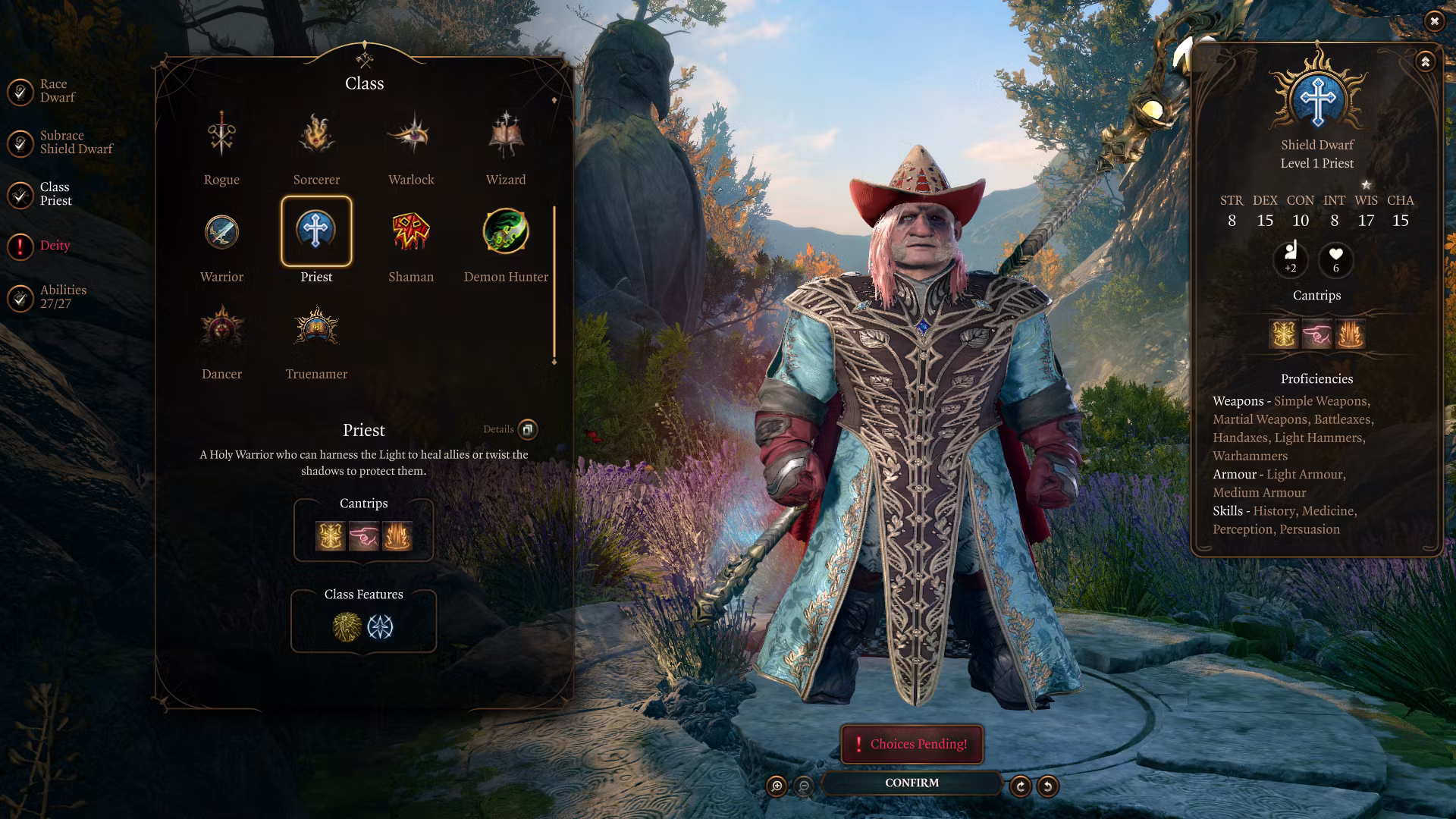This screenshot has width=1456, height=819.
Task: Confirm the character creation
Action: click(x=912, y=783)
